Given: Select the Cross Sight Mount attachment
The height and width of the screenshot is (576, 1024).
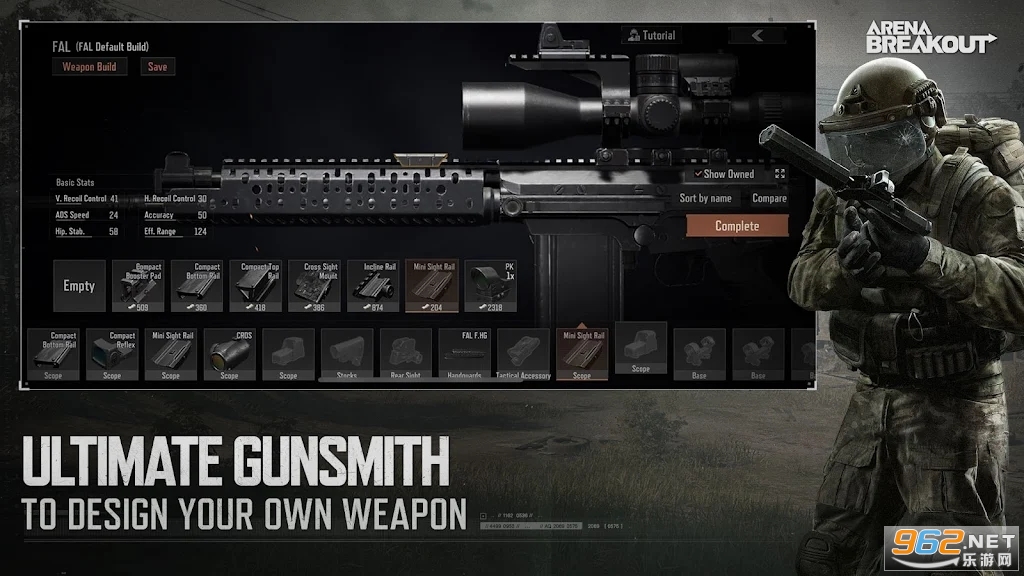Looking at the screenshot, I should tap(315, 286).
